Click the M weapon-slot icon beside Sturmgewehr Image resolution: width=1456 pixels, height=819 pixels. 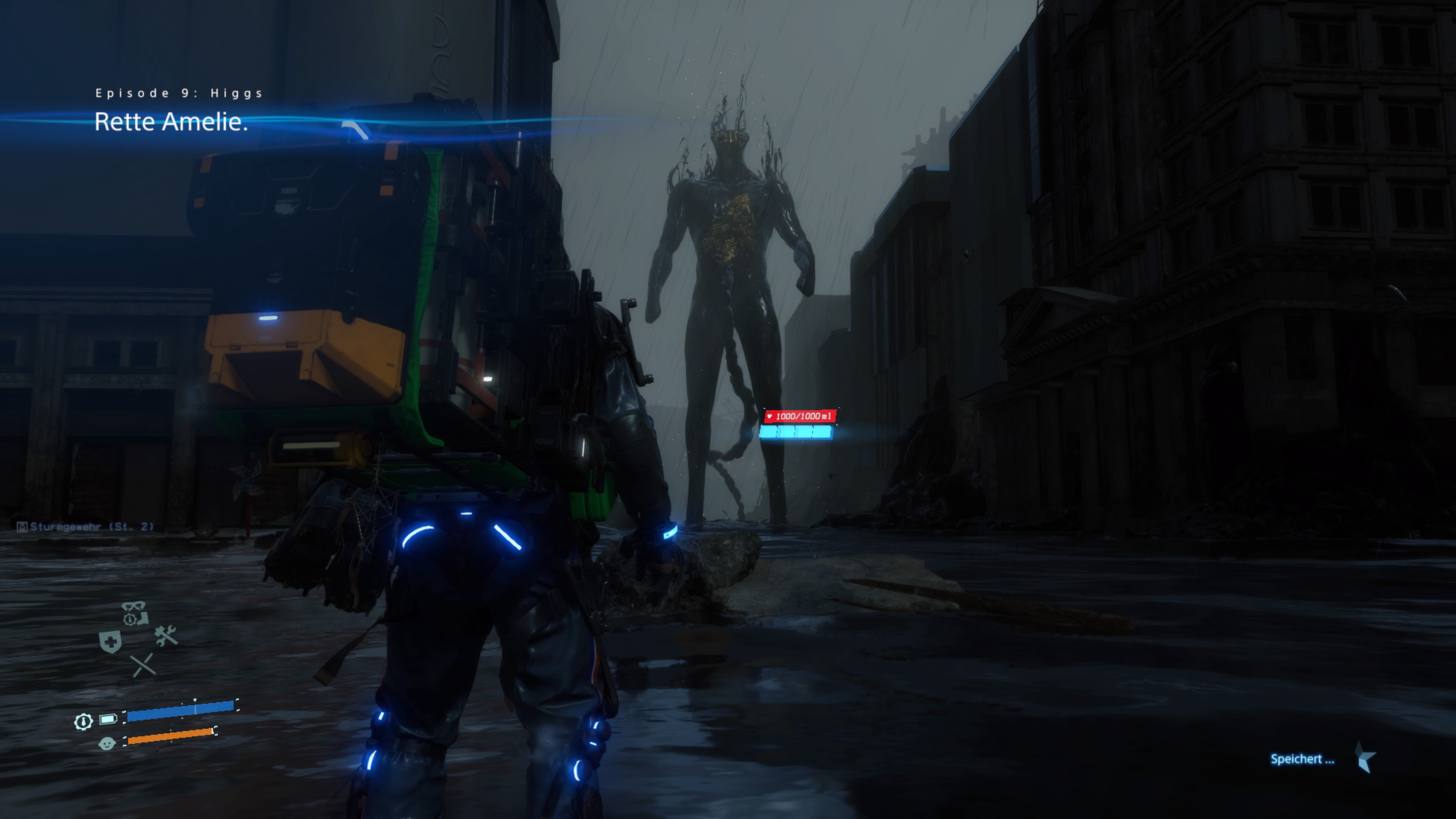23,527
